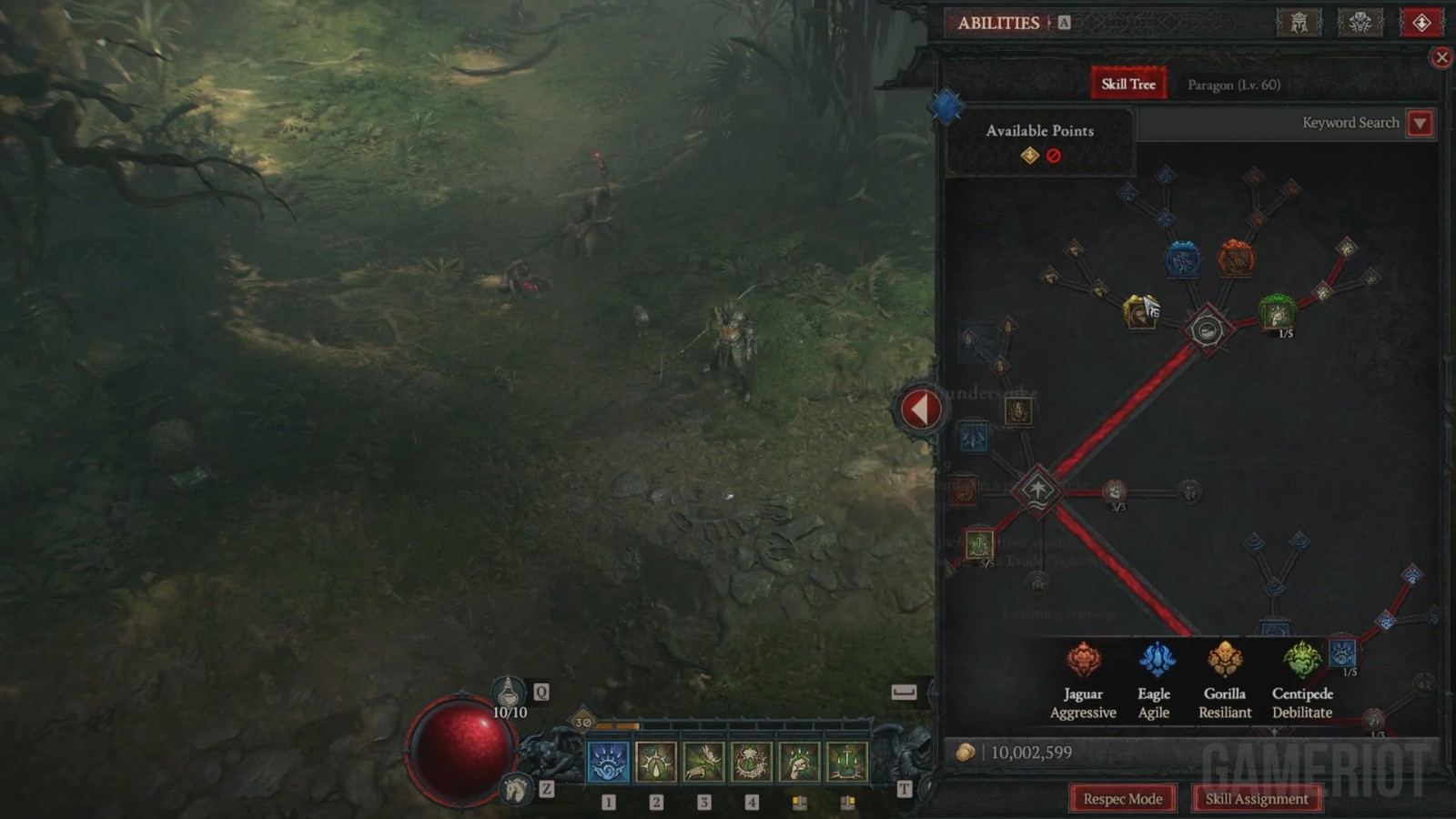The height and width of the screenshot is (819, 1456).
Task: Select the yellow gorilla skill node
Action: tap(1139, 312)
